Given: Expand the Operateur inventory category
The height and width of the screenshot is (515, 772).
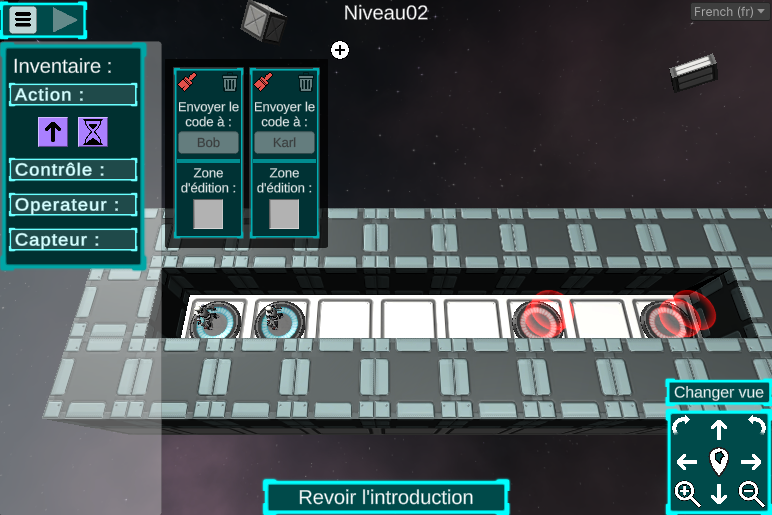Looking at the screenshot, I should coord(73,205).
